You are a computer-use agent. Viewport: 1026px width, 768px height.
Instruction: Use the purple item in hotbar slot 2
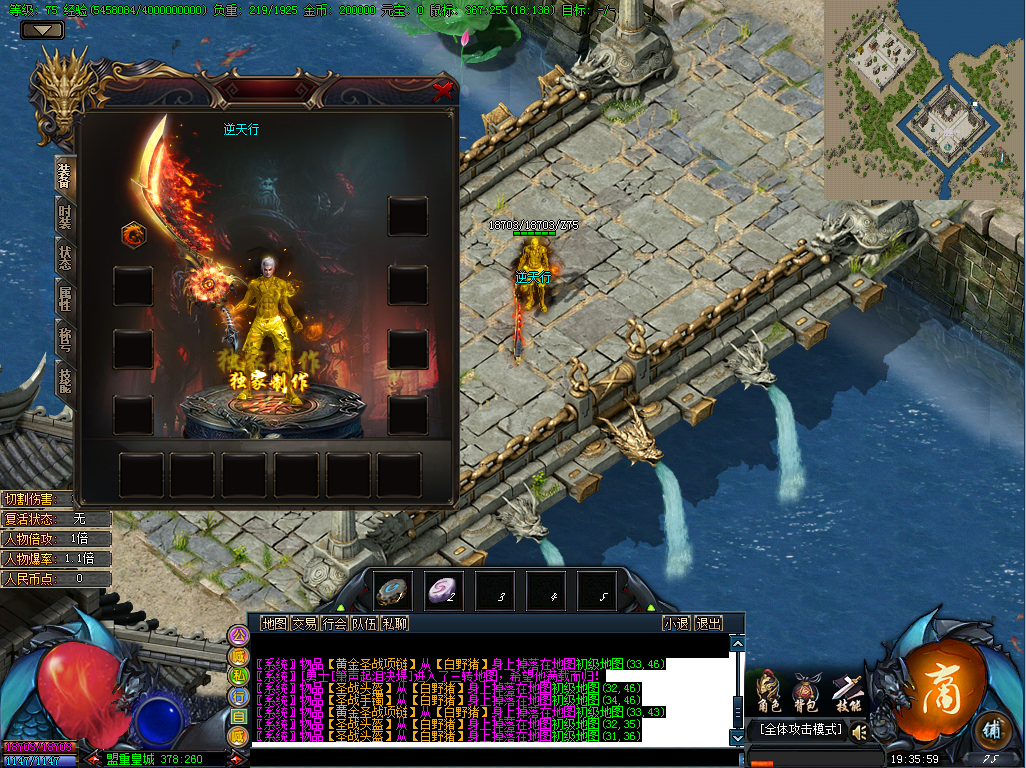click(443, 592)
